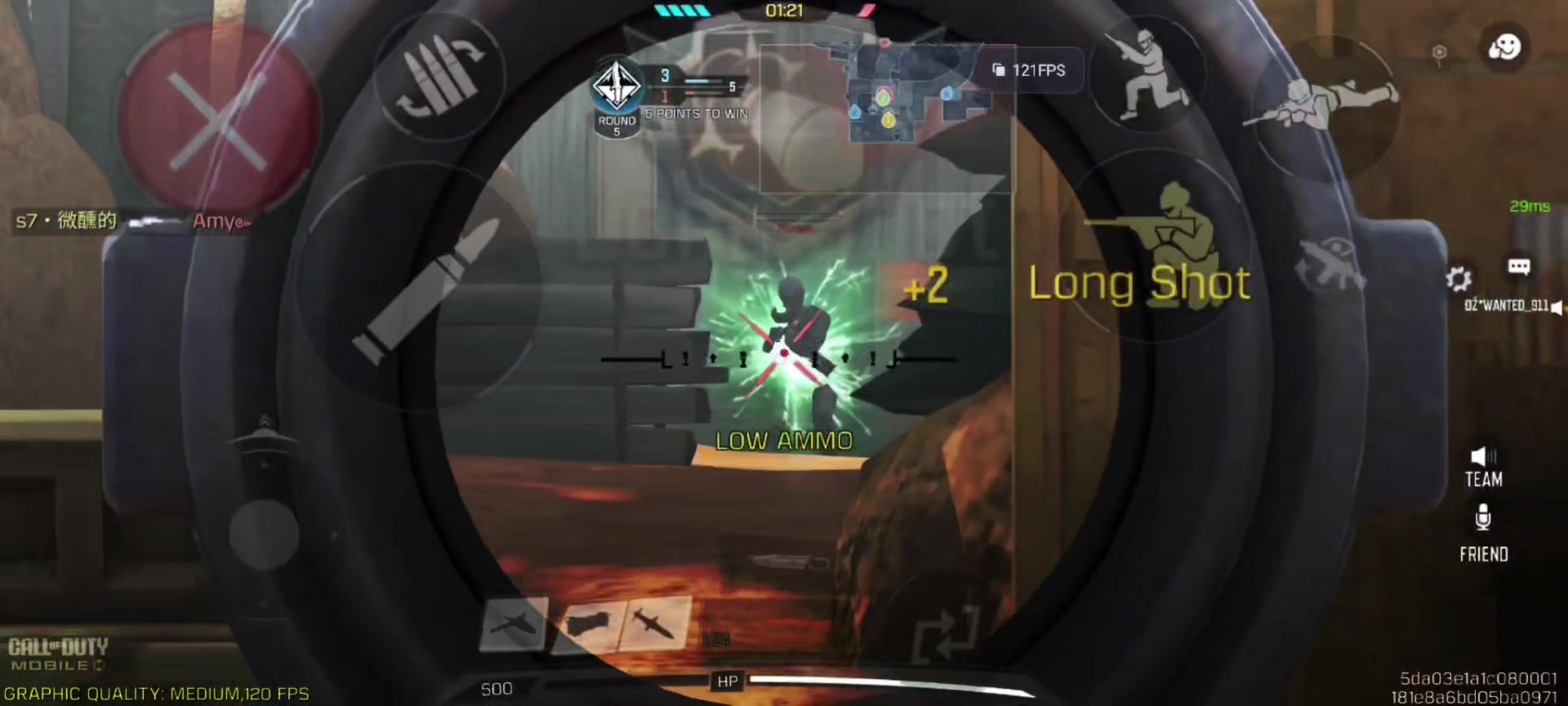Tap the small hexagon ping marker icon

point(1439,53)
